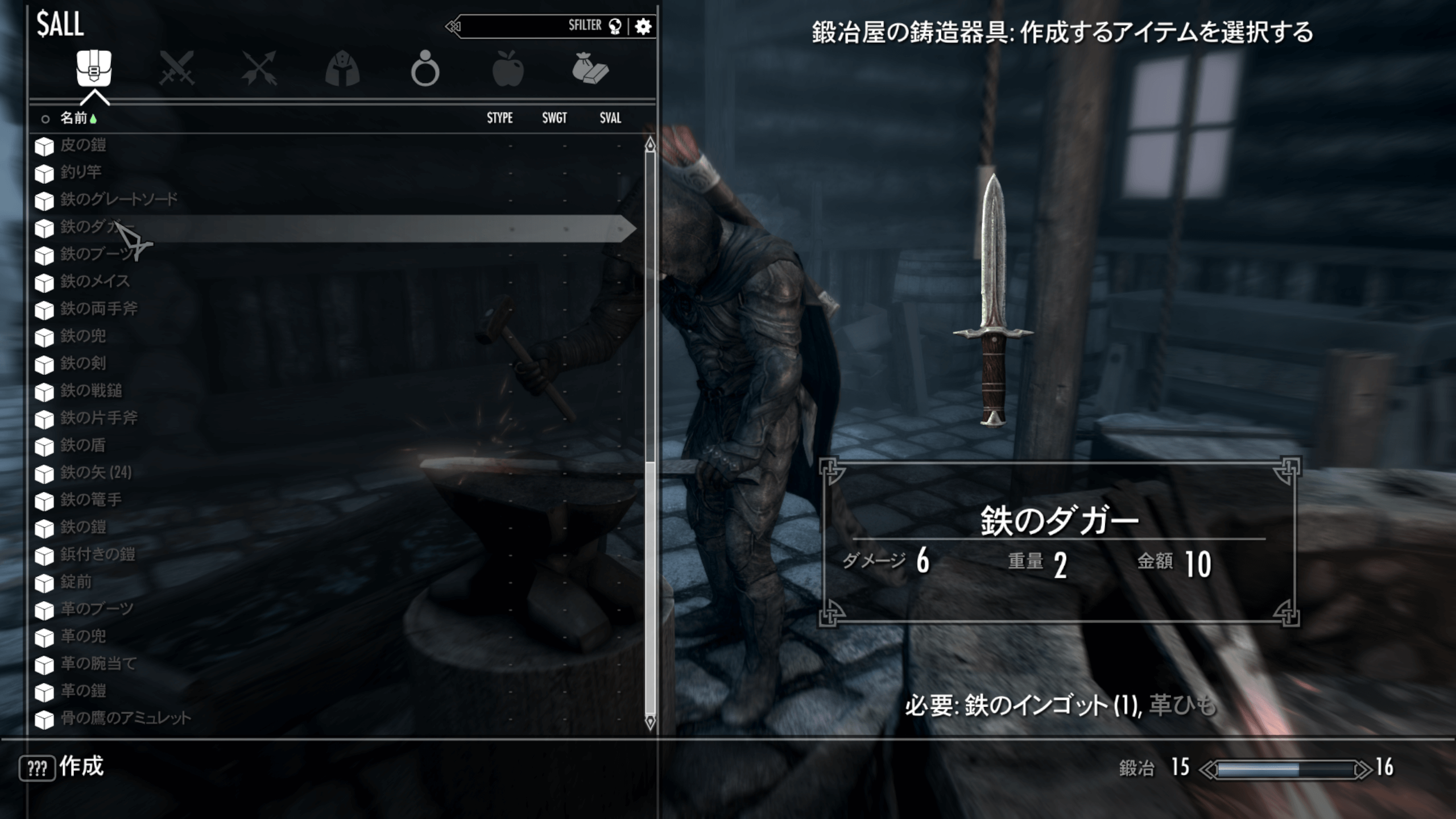Select 鉄のグレートソード in the list
1456x819 pixels.
click(117, 199)
